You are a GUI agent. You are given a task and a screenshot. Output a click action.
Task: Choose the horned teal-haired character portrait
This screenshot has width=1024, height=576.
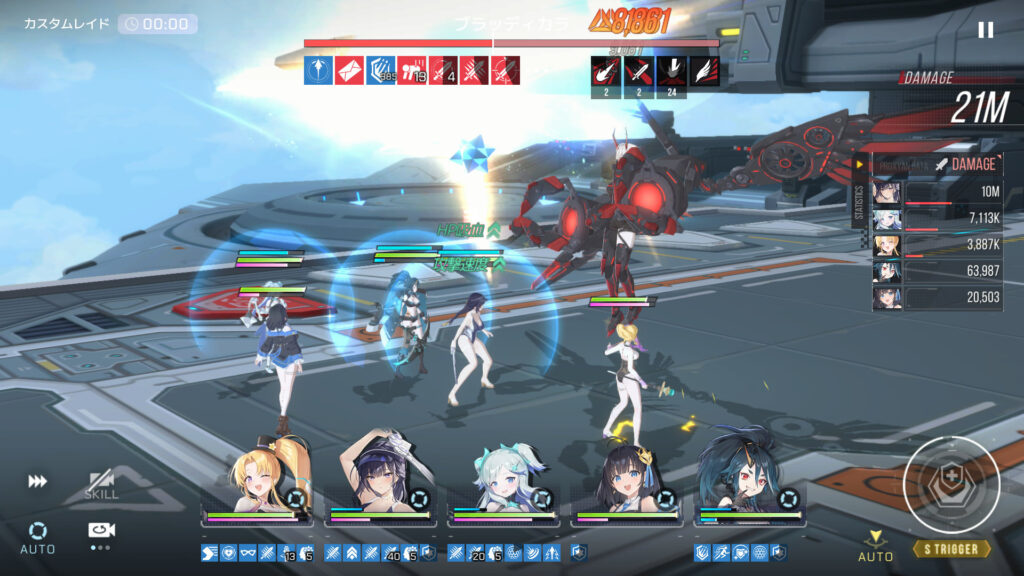click(750, 476)
